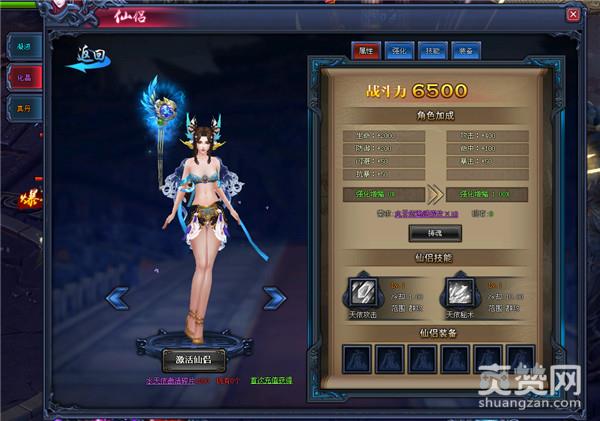This screenshot has height=421, width=600.
Task: Switch to the 属性 attributes tab
Action: click(x=363, y=48)
